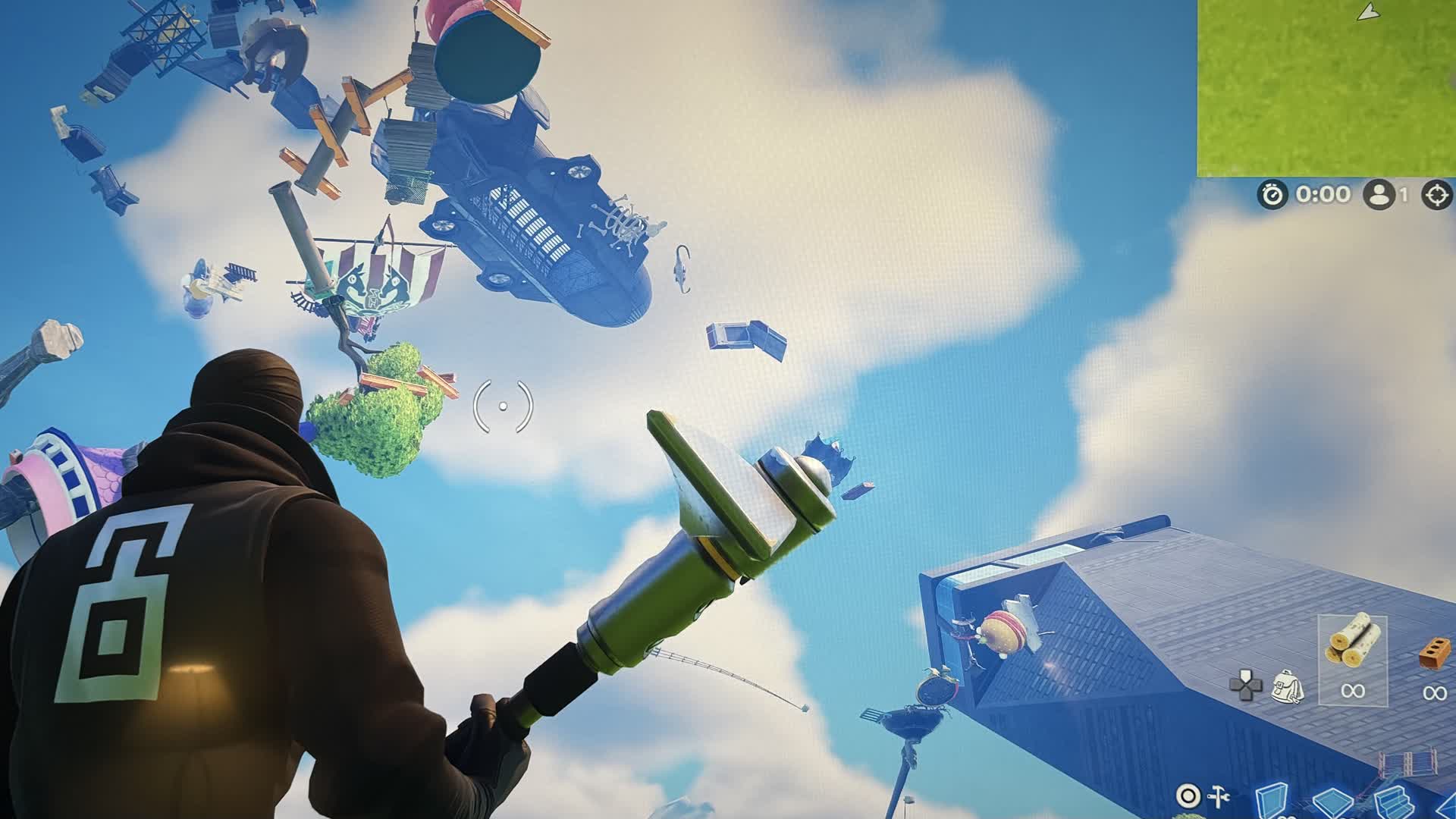Click the wood infinity counter
The width and height of the screenshot is (1456, 819).
(1354, 692)
